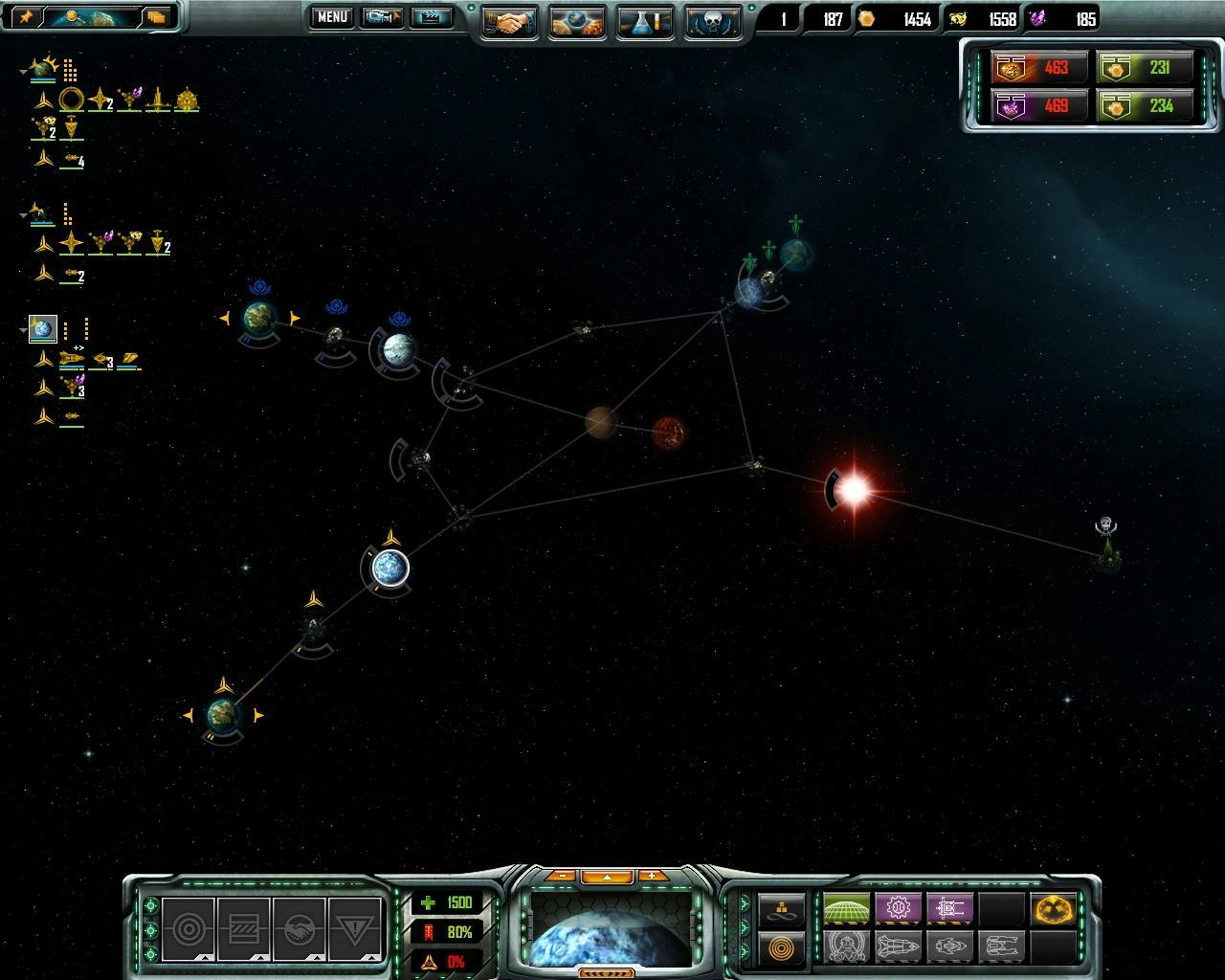
Task: Open the planet and asteroid screen
Action: (577, 21)
